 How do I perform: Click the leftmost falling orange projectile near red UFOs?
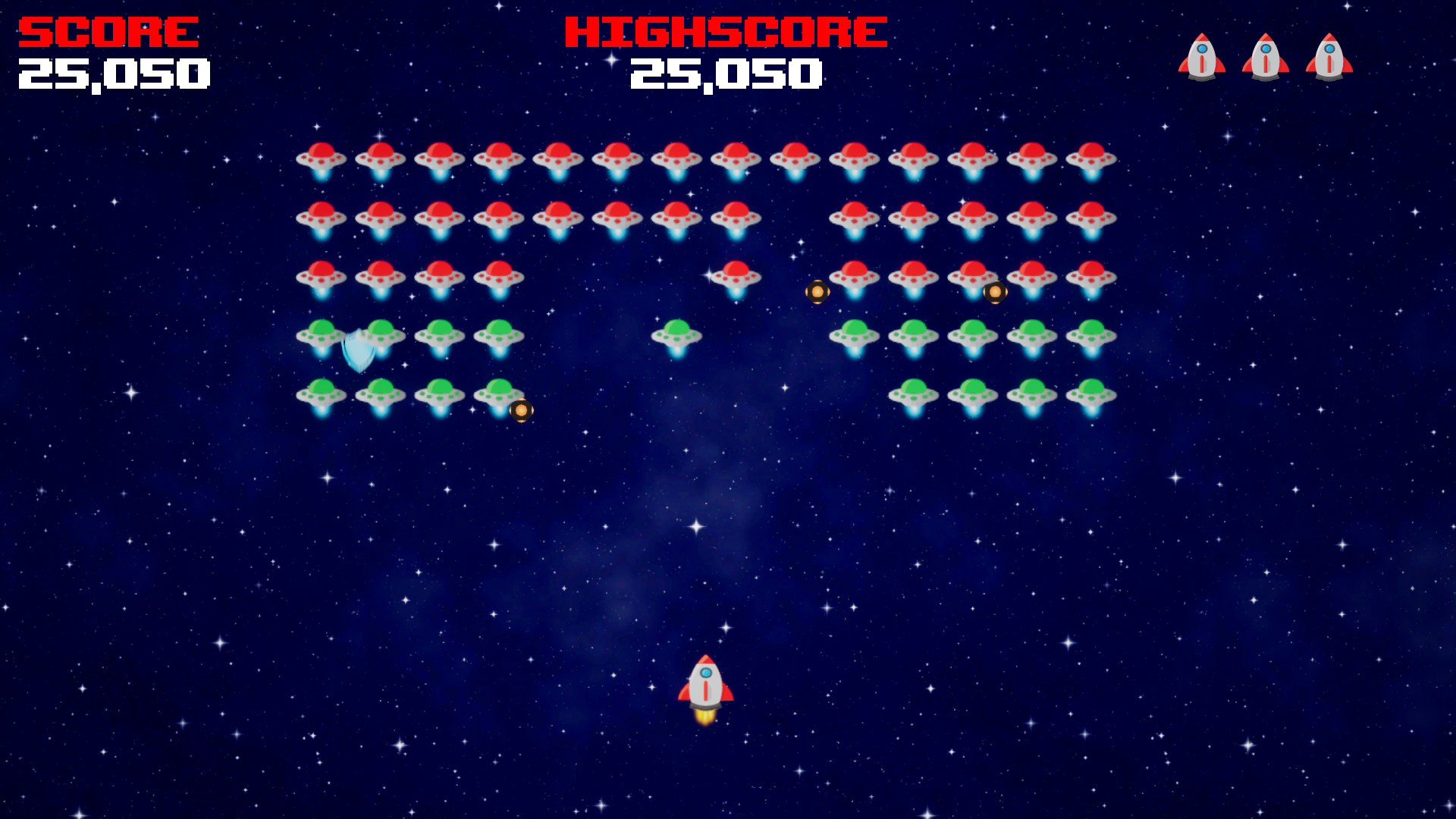pyautogui.click(x=817, y=291)
